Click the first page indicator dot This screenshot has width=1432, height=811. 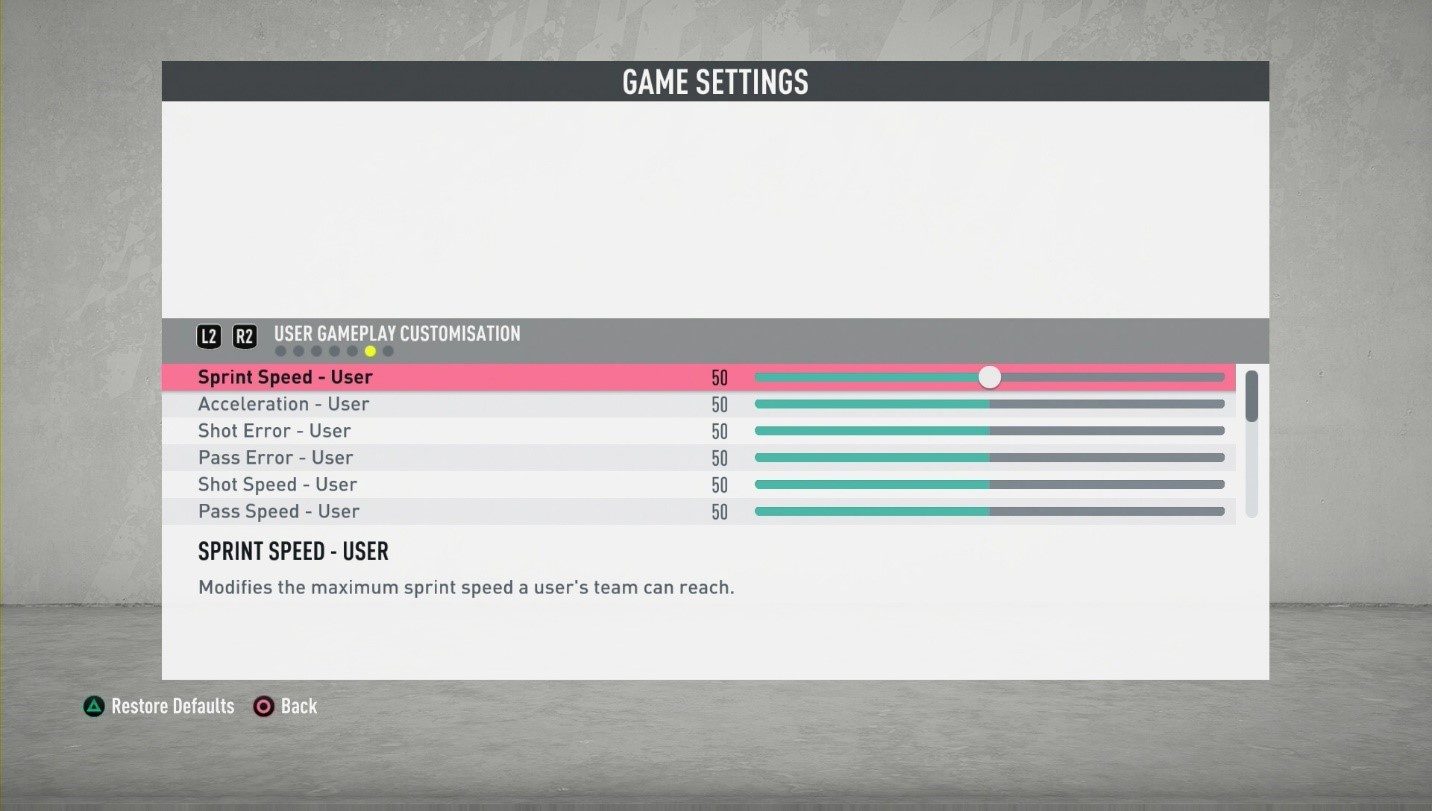pos(281,351)
